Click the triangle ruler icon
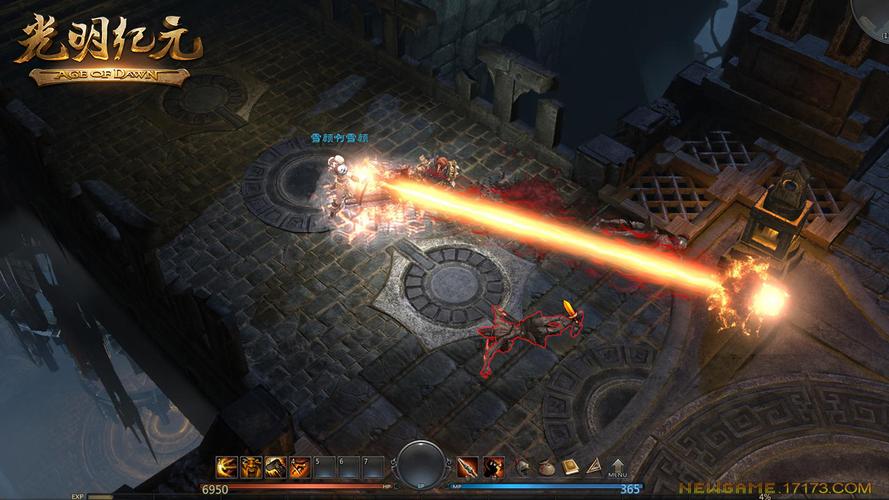889x500 pixels. (x=593, y=466)
